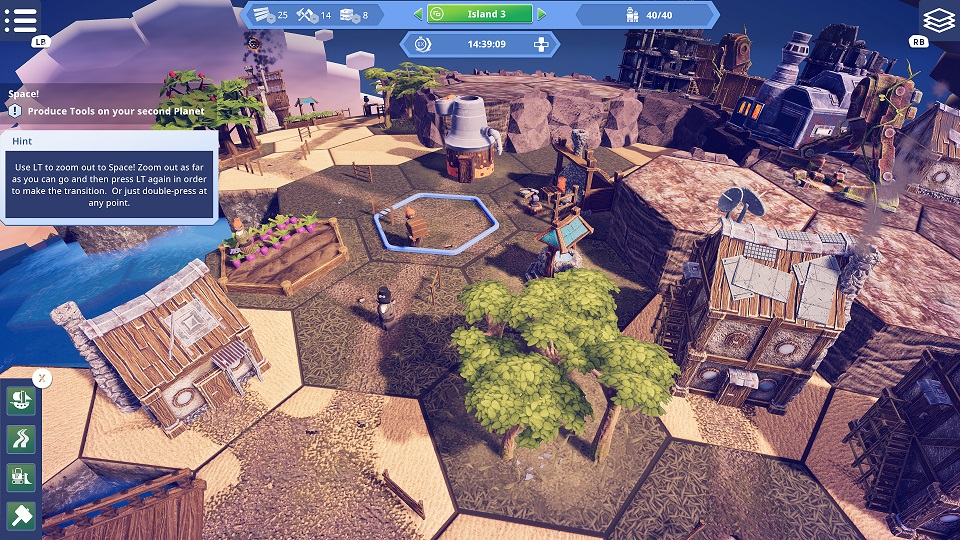Close the left build toolbar
960x540 pixels.
[x=42, y=378]
